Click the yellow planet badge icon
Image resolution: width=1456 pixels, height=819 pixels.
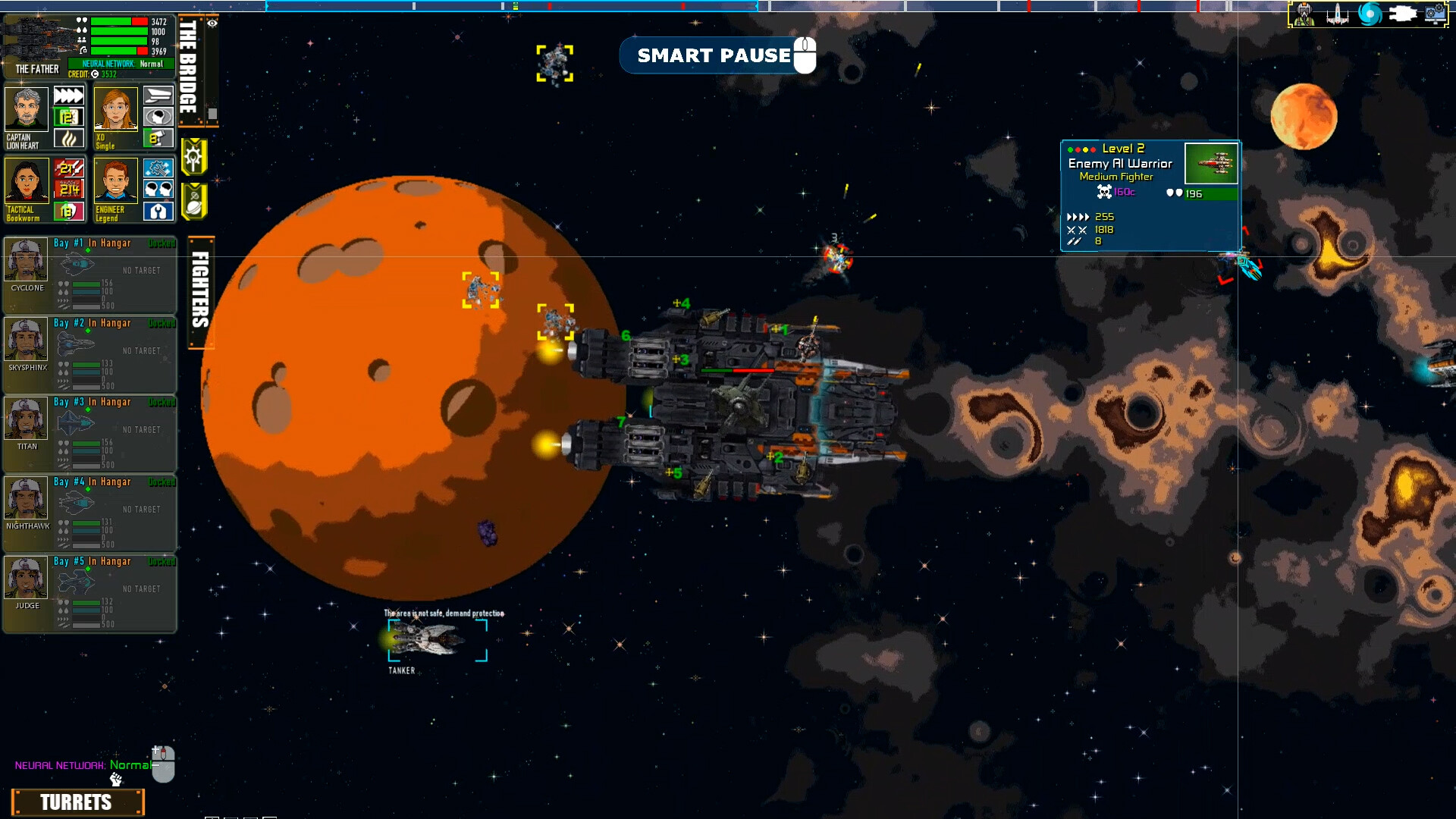coord(194,201)
